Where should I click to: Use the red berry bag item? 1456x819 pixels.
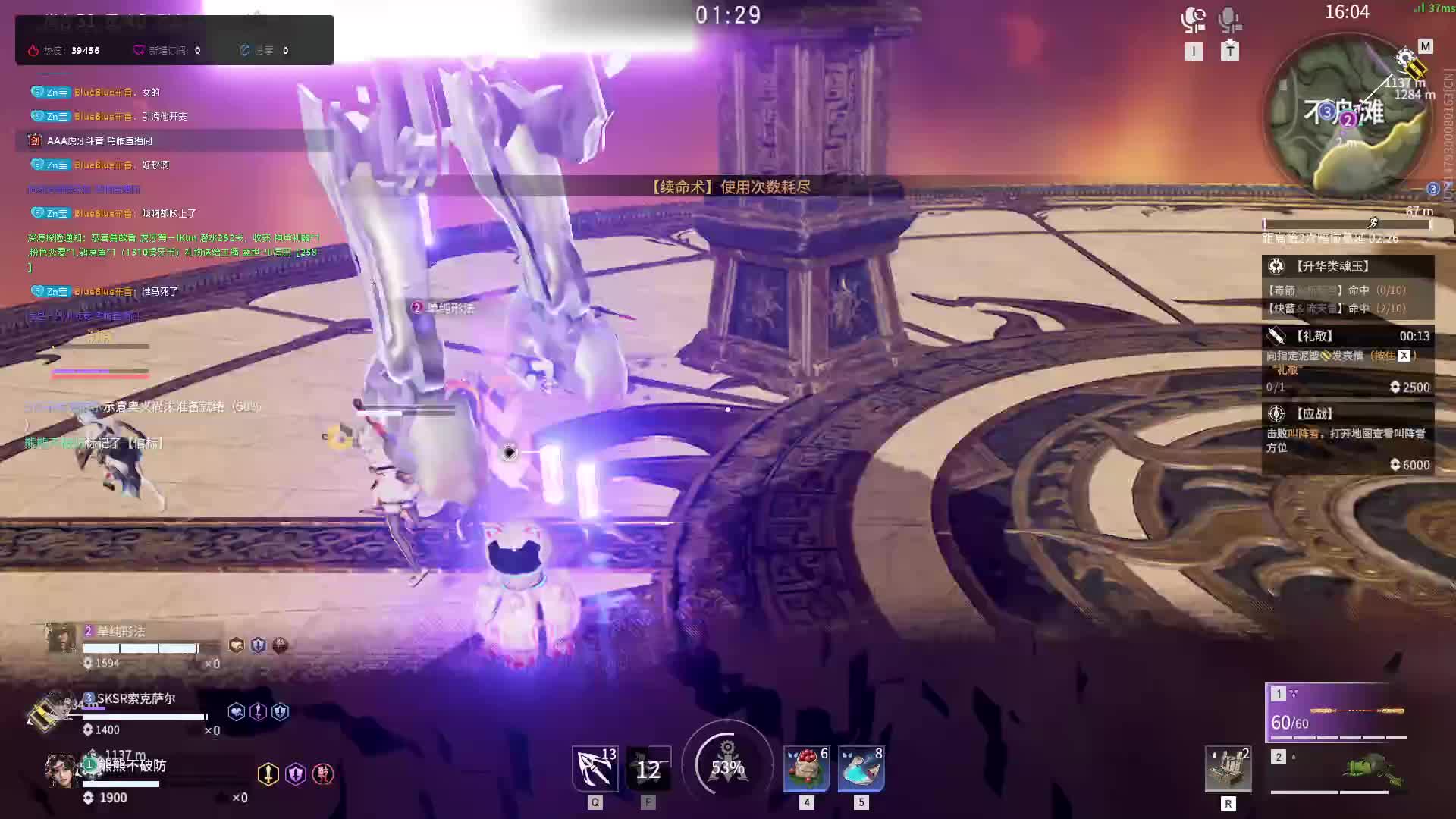point(806,769)
